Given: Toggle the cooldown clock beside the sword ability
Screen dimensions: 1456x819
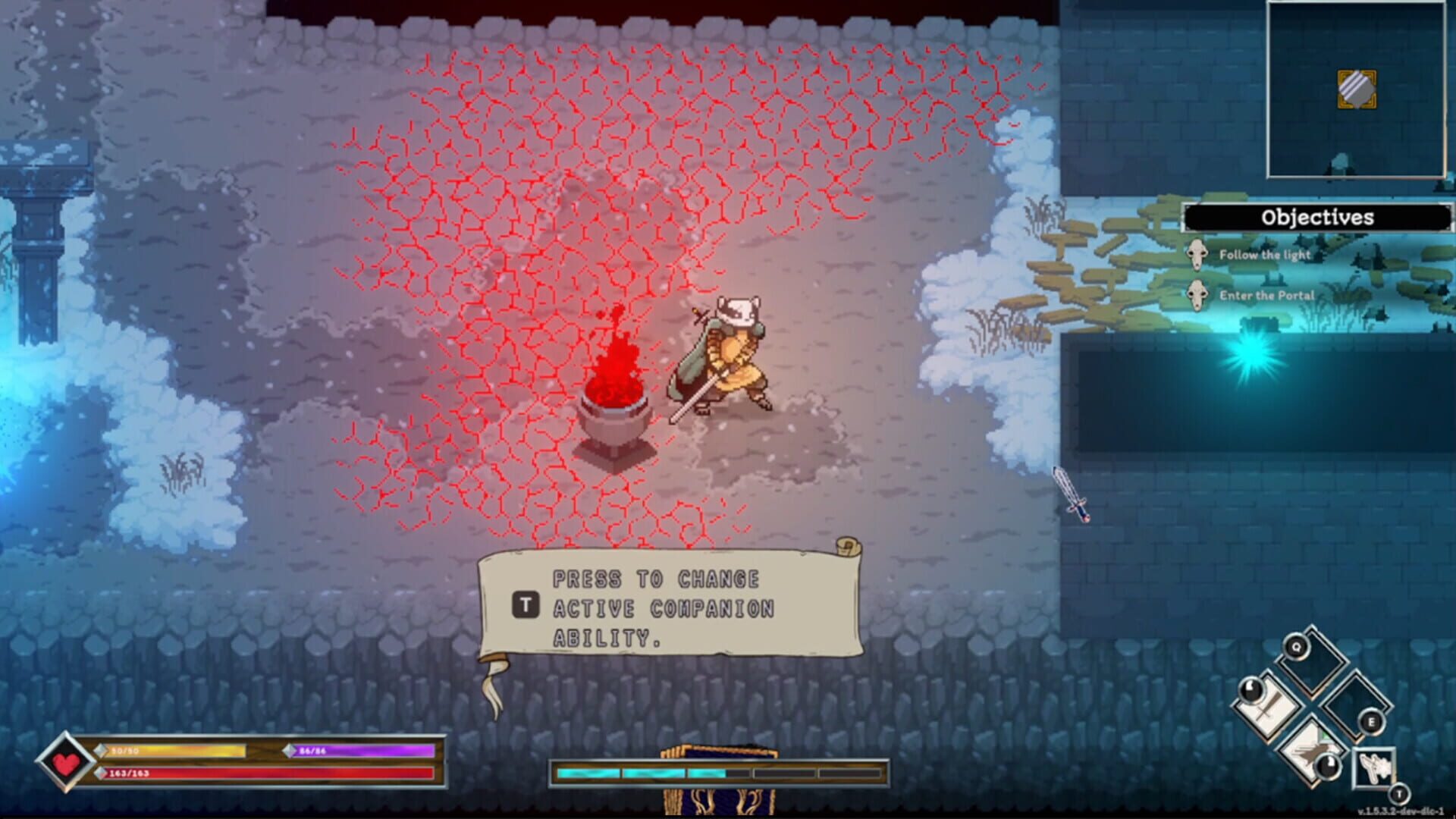Looking at the screenshot, I should (x=1250, y=691).
